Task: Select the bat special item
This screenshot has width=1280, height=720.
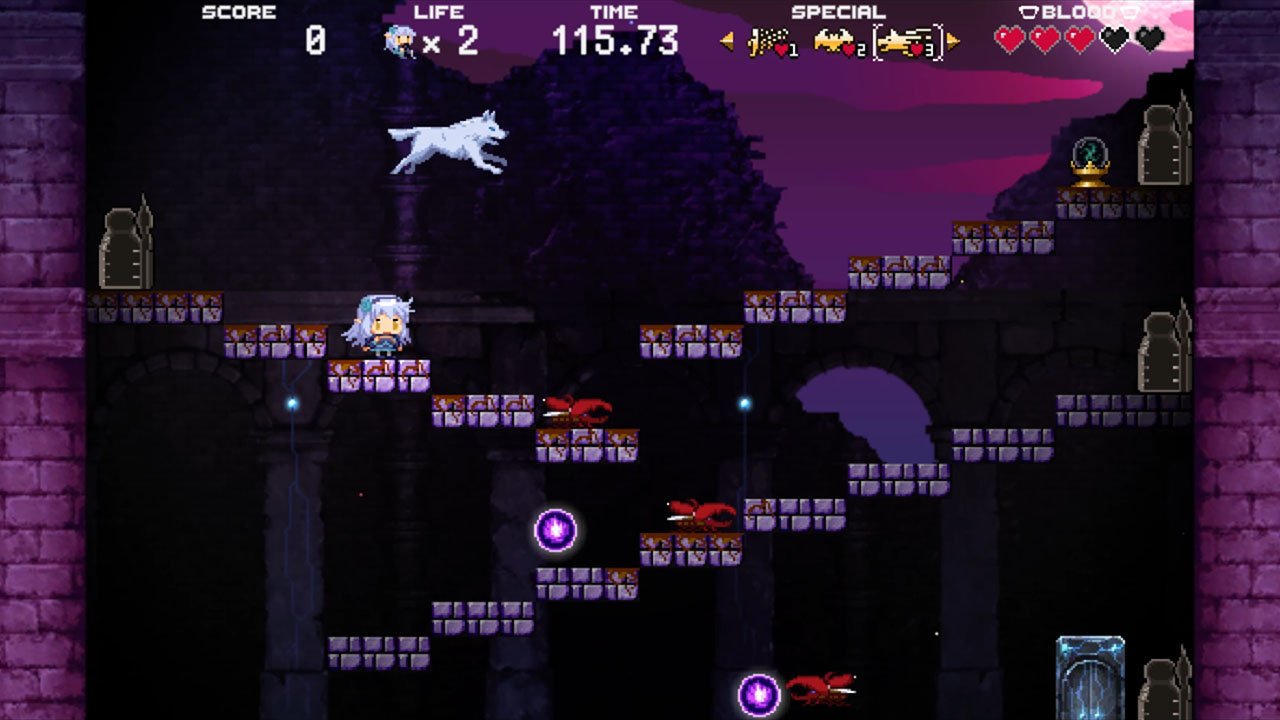Action: coord(836,40)
